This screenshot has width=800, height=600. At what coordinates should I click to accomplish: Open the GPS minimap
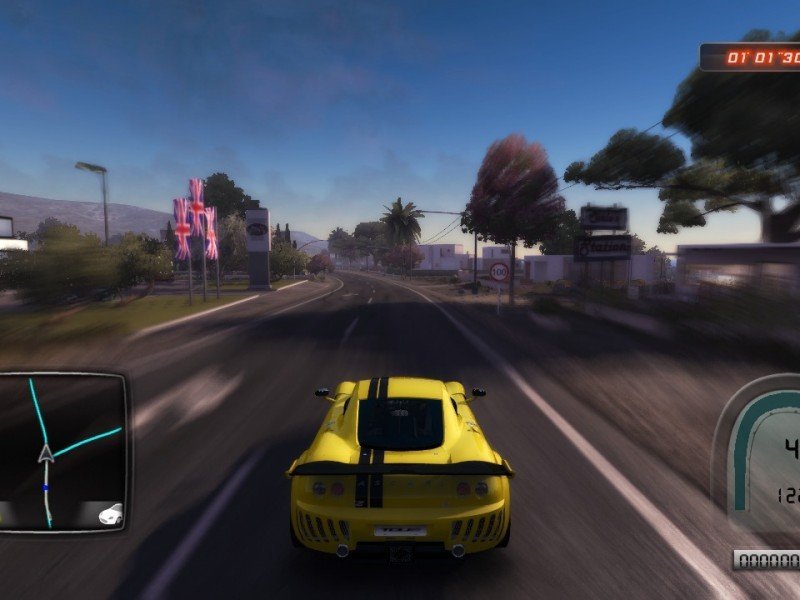pos(63,451)
